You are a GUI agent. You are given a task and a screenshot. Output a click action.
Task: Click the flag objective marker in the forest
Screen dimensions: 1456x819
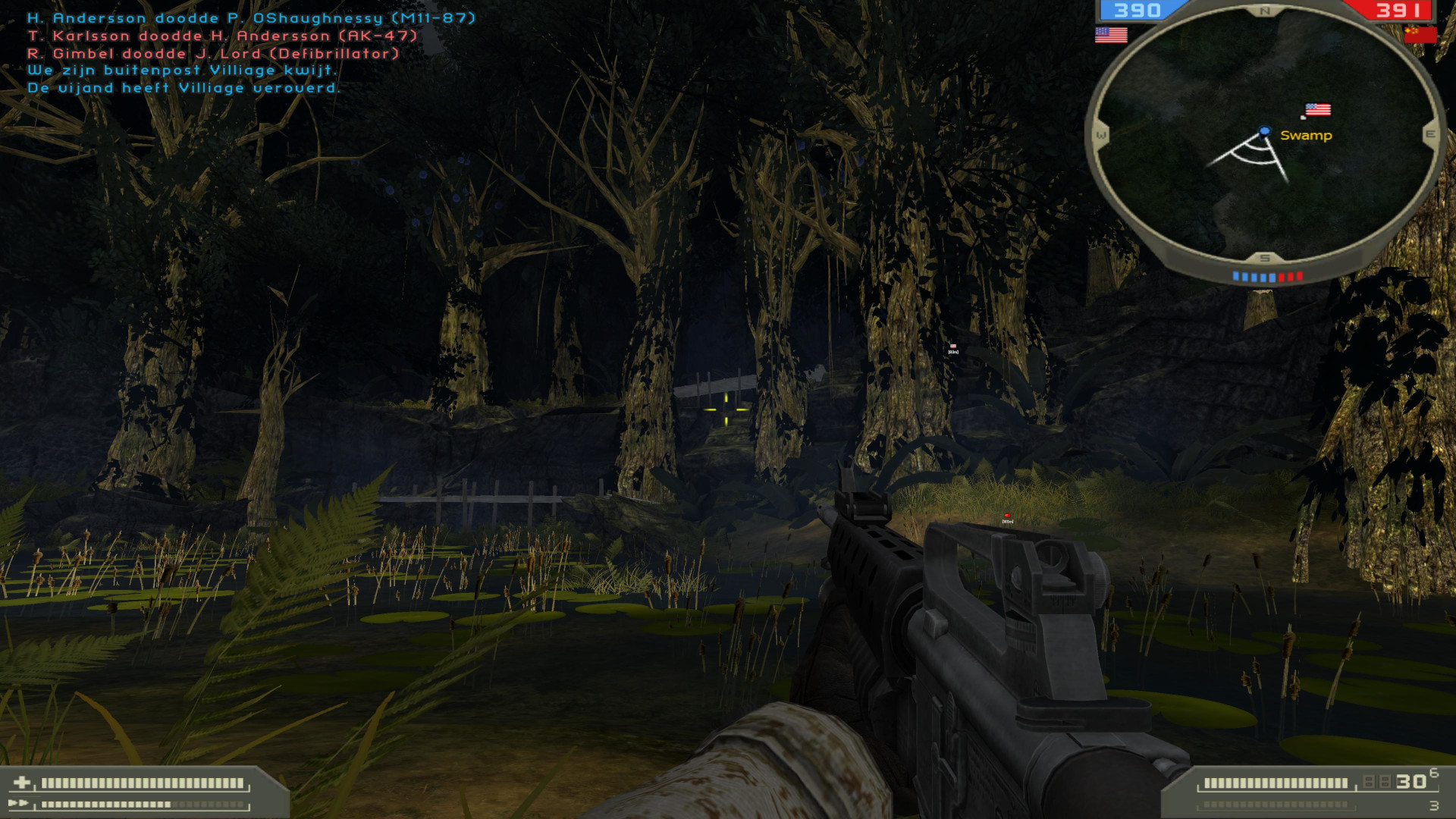[952, 345]
